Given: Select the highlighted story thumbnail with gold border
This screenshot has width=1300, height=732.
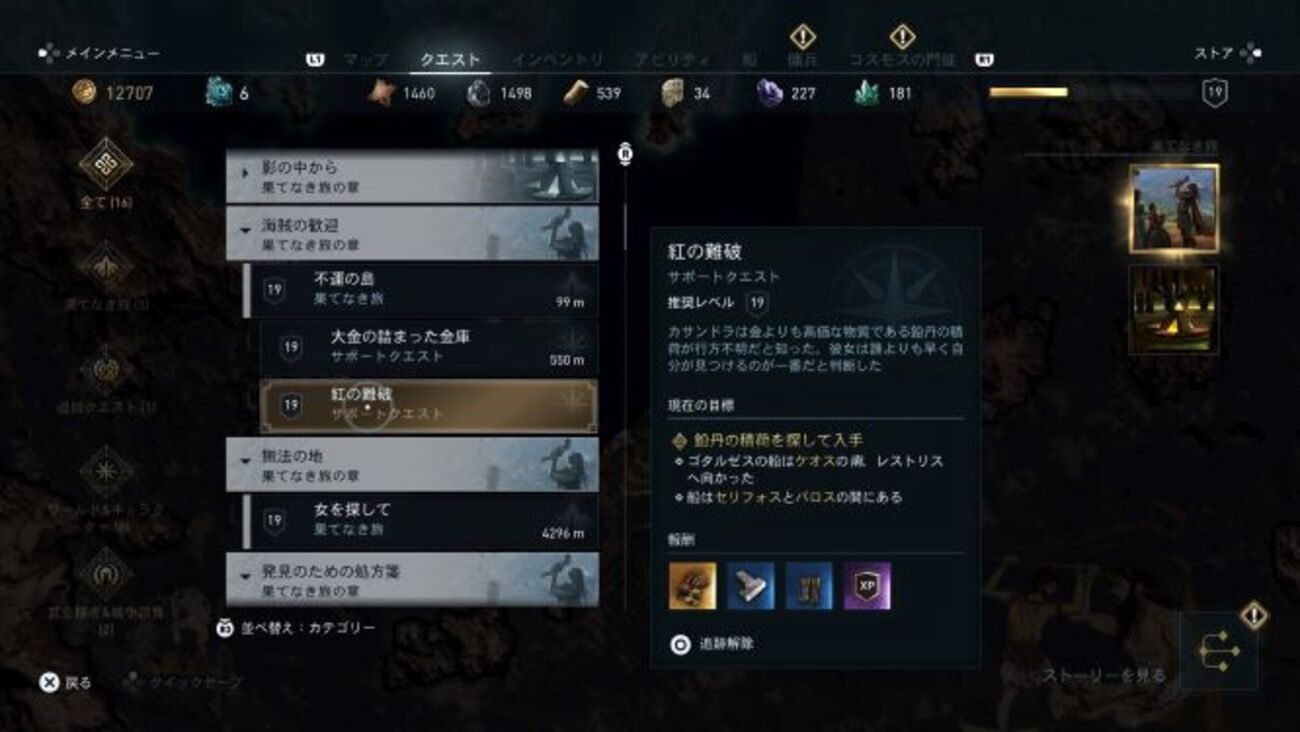Looking at the screenshot, I should pos(1173,208).
